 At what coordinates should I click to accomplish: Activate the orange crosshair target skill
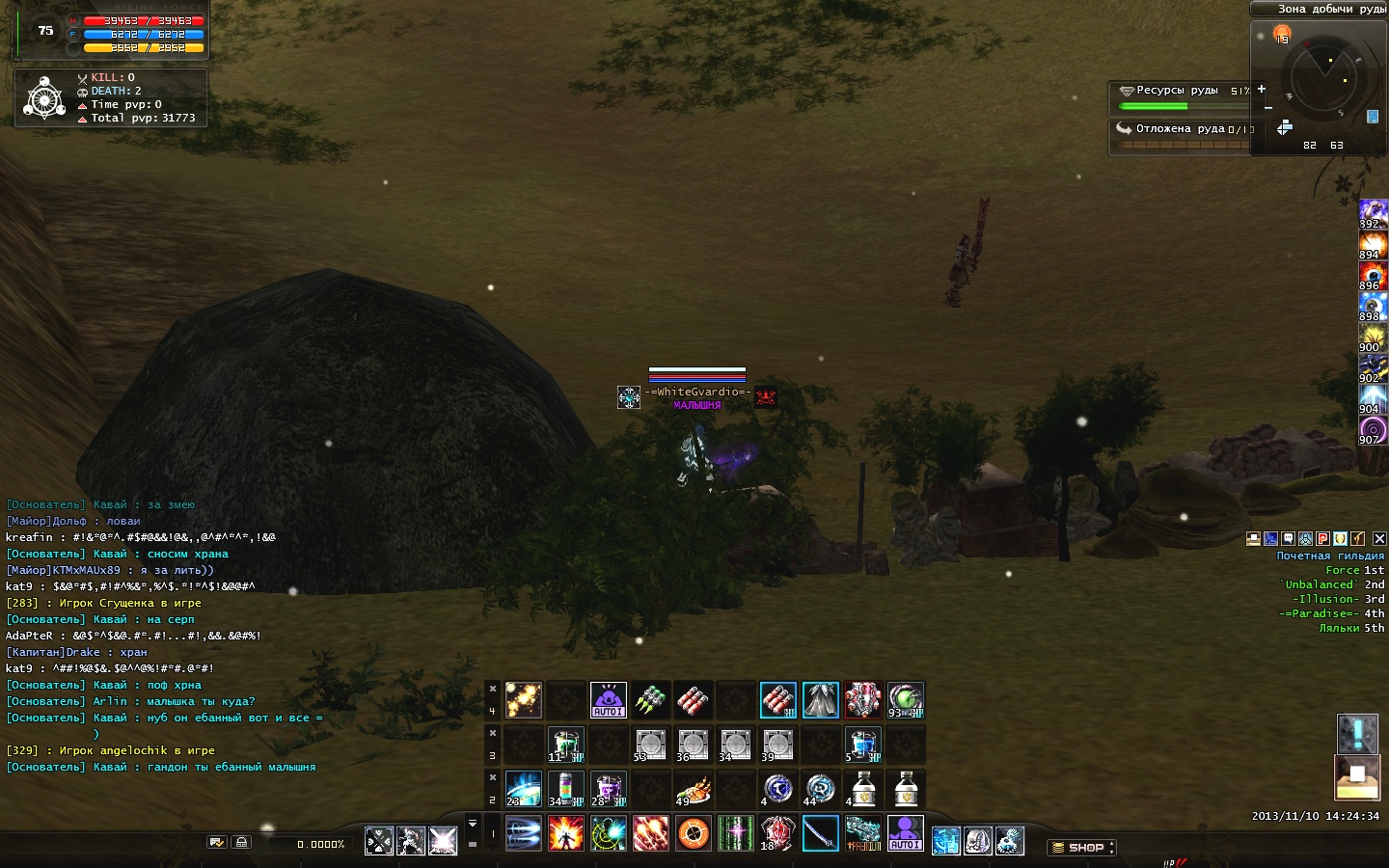[x=693, y=833]
